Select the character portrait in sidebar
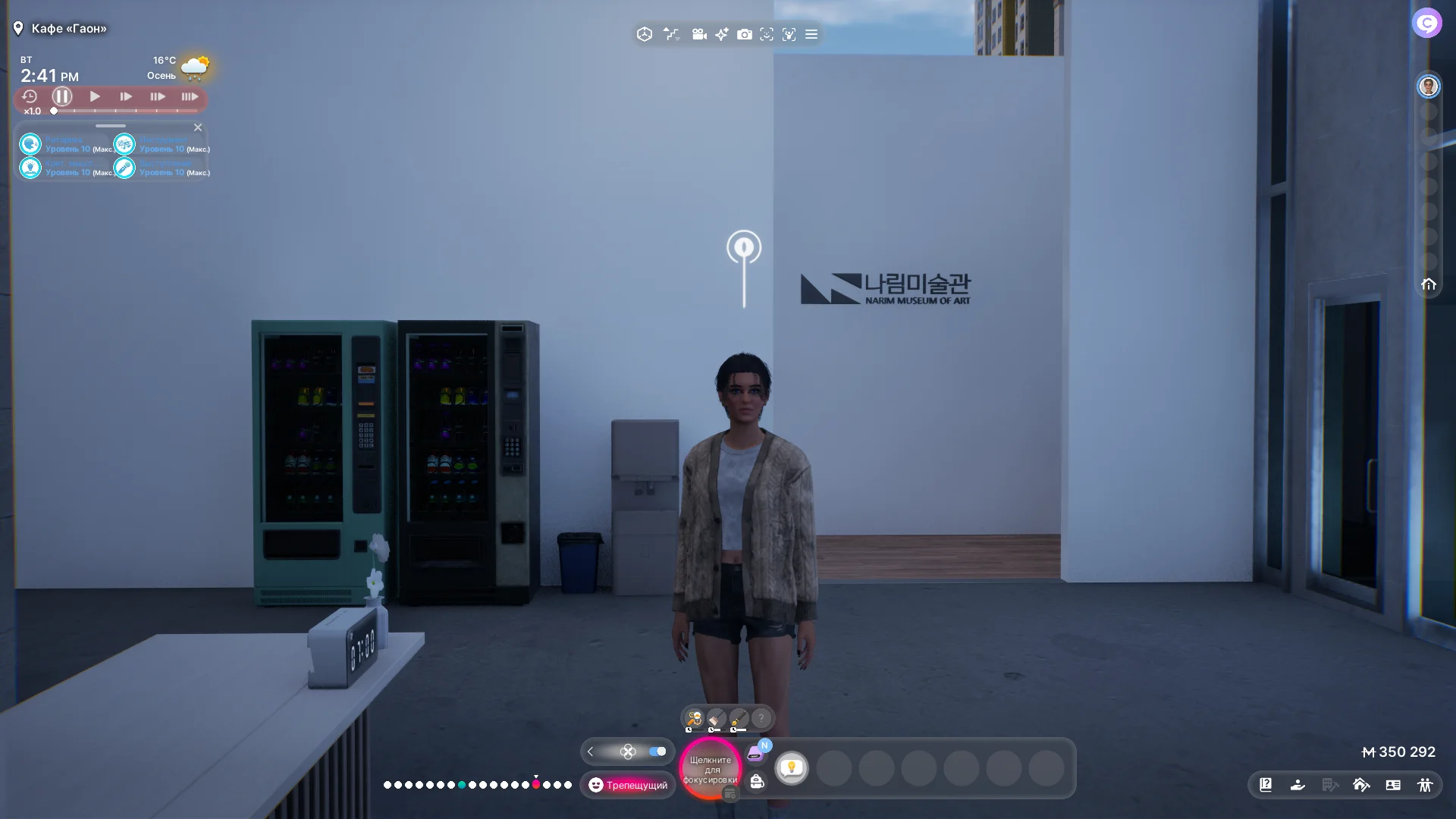This screenshot has width=1456, height=819. [1429, 86]
